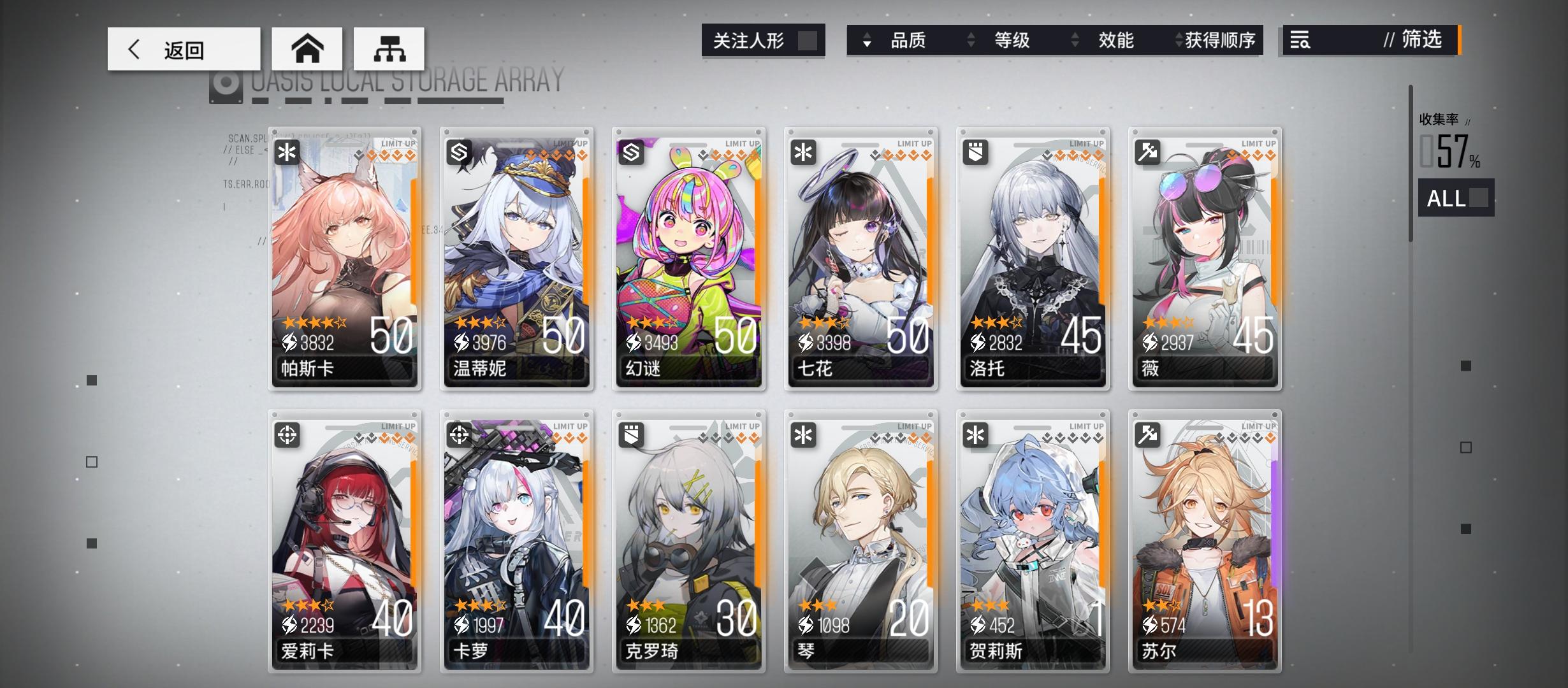This screenshot has height=688, width=1568.
Task: Click the LIMIT UP label on 幻谜's card
Action: [743, 143]
